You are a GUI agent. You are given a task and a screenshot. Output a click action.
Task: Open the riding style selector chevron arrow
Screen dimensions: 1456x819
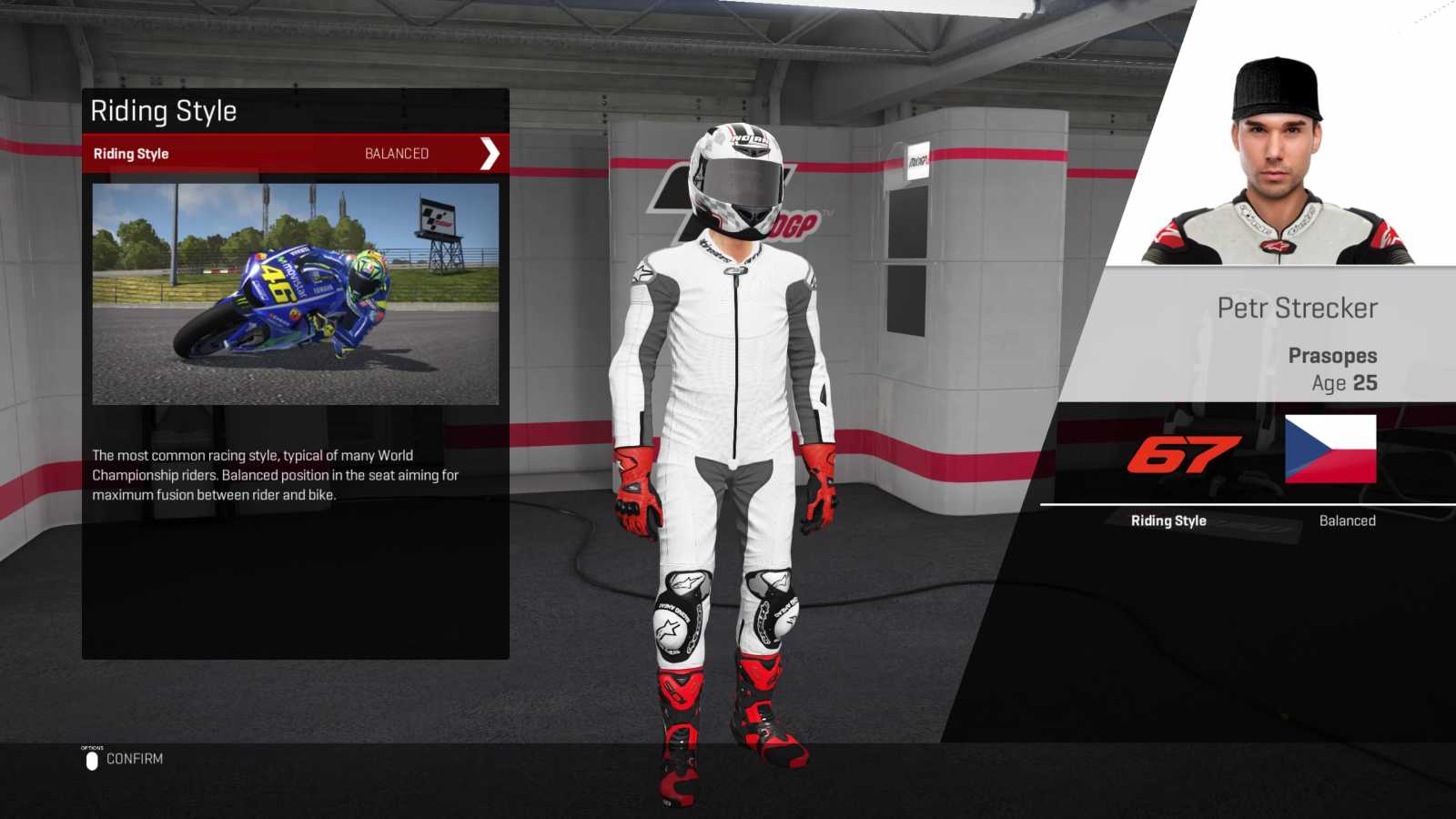coord(489,153)
